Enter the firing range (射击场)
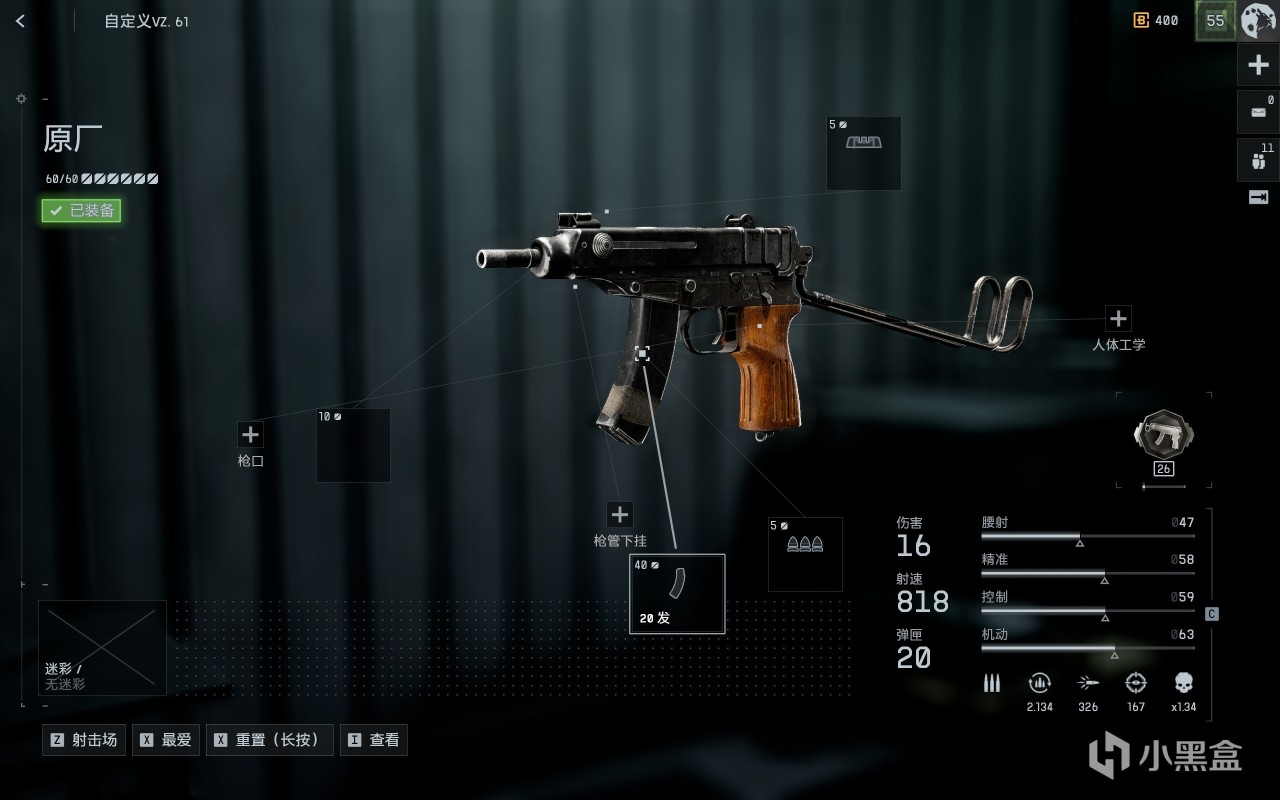Screen dimensions: 1280x800 [84, 740]
